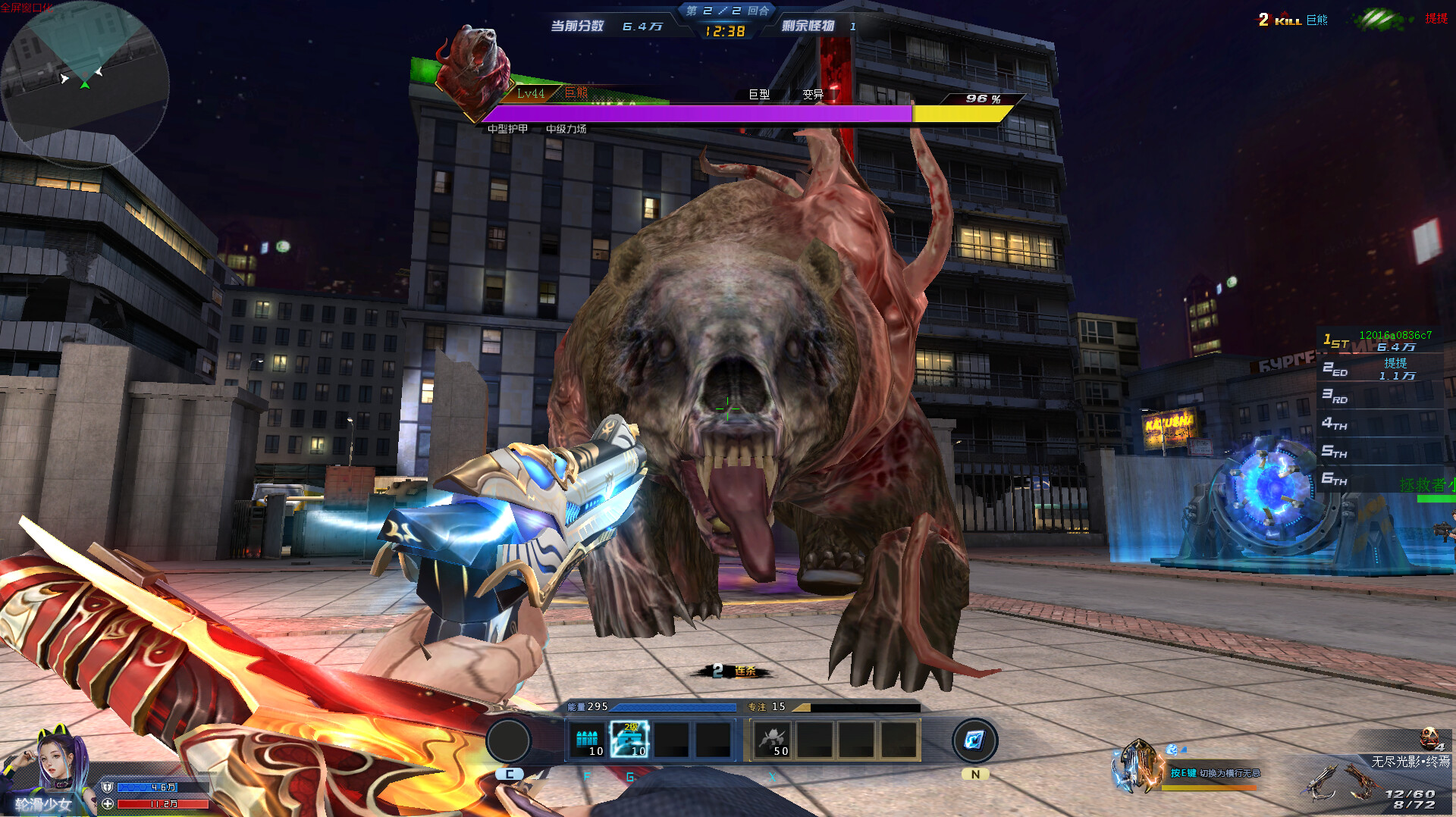Use the creature summon skill costing 50

click(773, 740)
